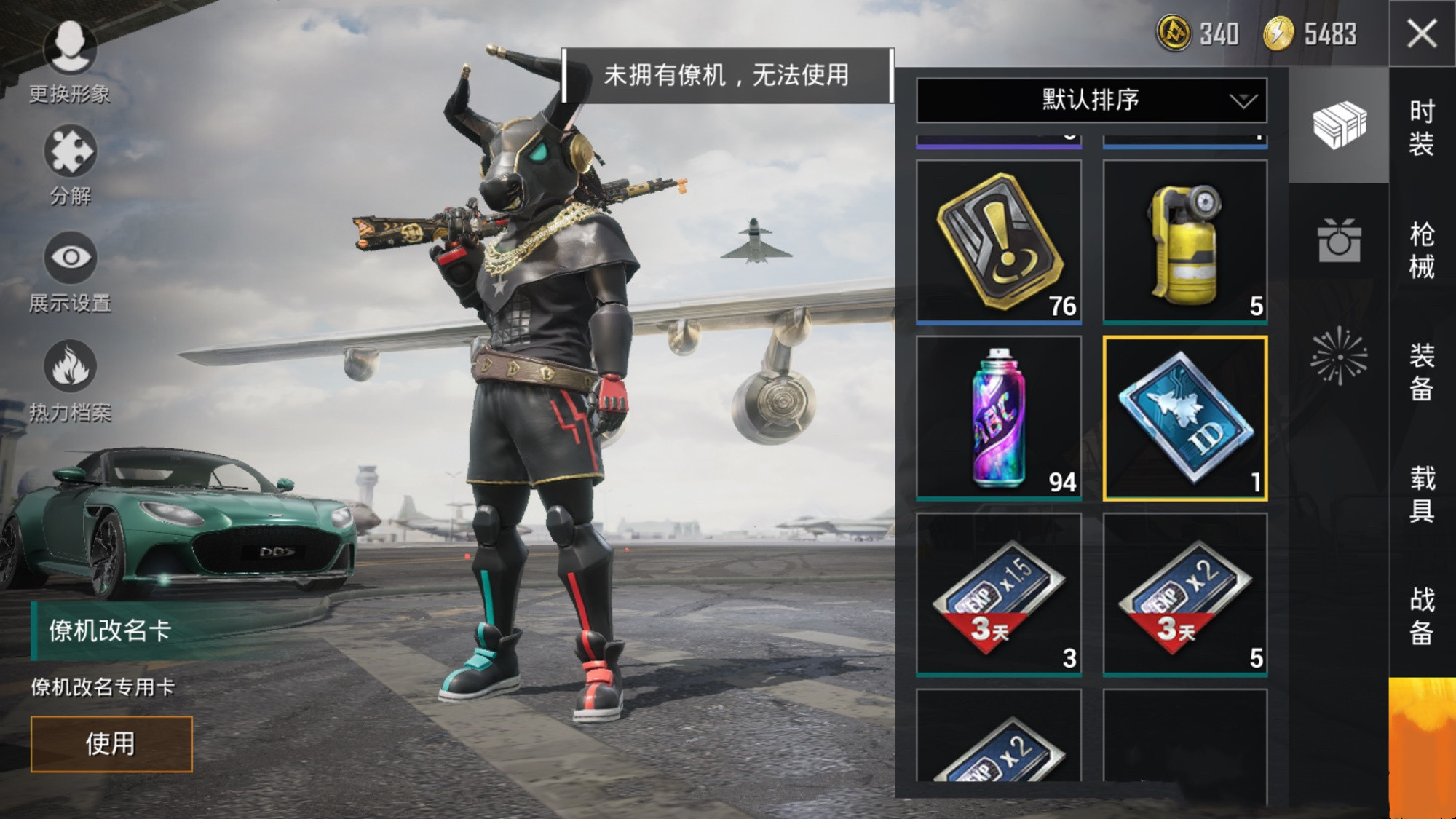Select the gift box category icon
Viewport: 1456px width, 819px height.
coord(1339,241)
